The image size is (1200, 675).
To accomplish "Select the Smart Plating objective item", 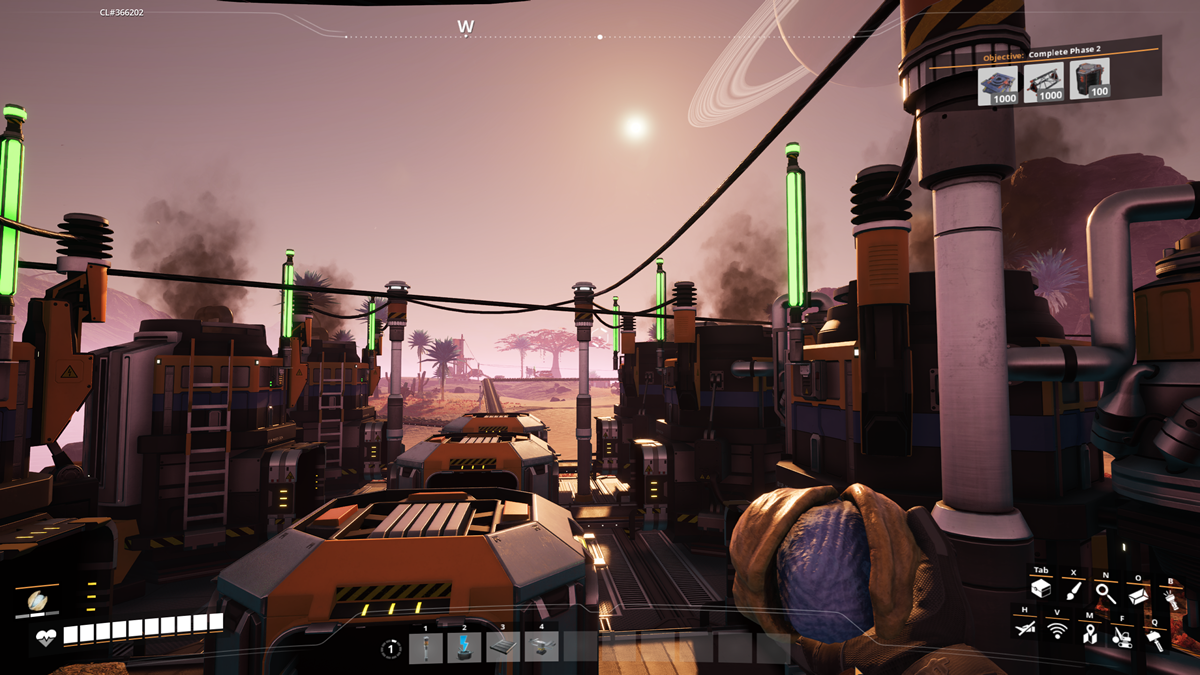I will click(1003, 82).
